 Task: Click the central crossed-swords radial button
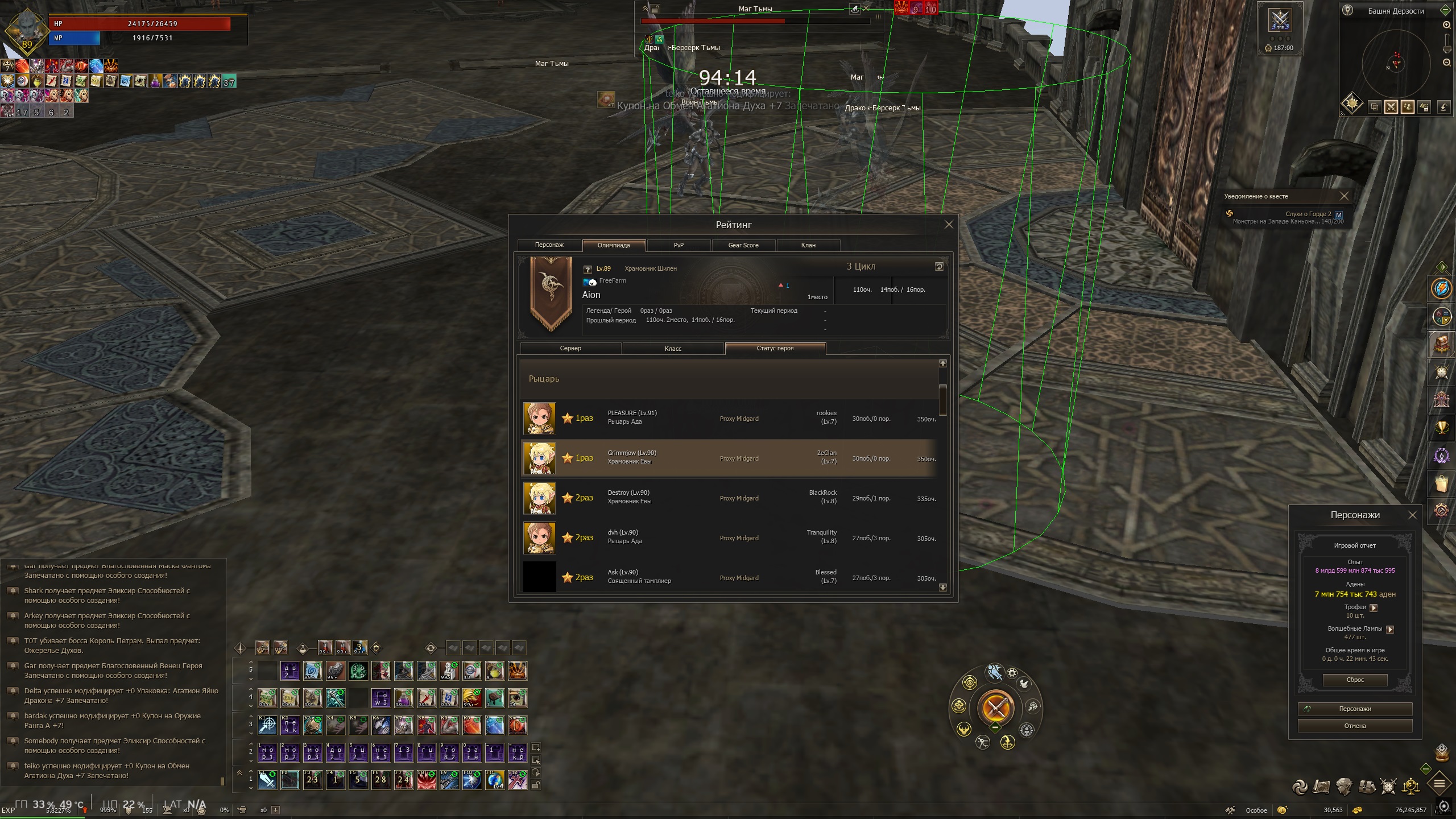pos(996,708)
